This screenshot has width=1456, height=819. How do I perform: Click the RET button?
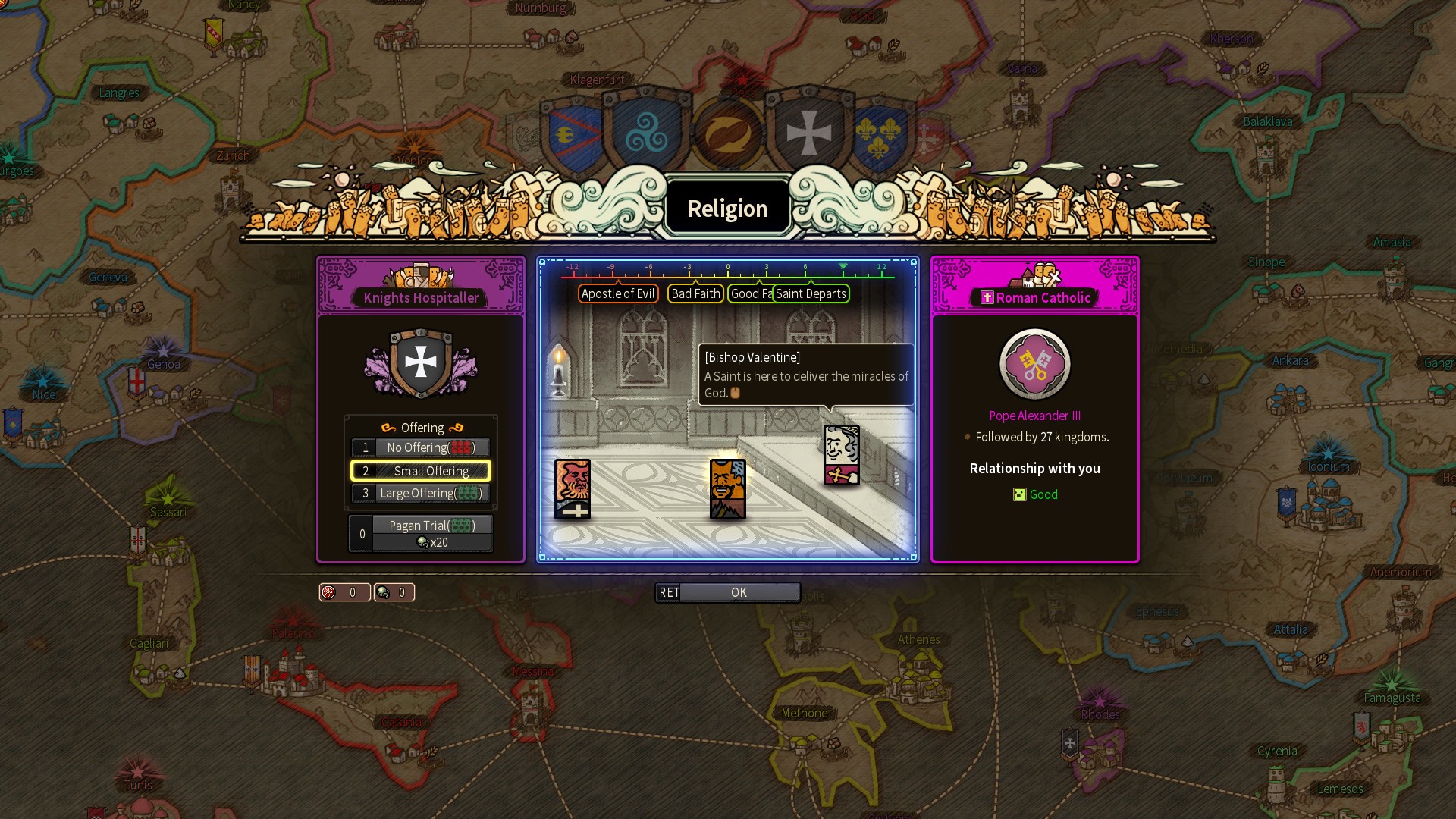tap(670, 592)
